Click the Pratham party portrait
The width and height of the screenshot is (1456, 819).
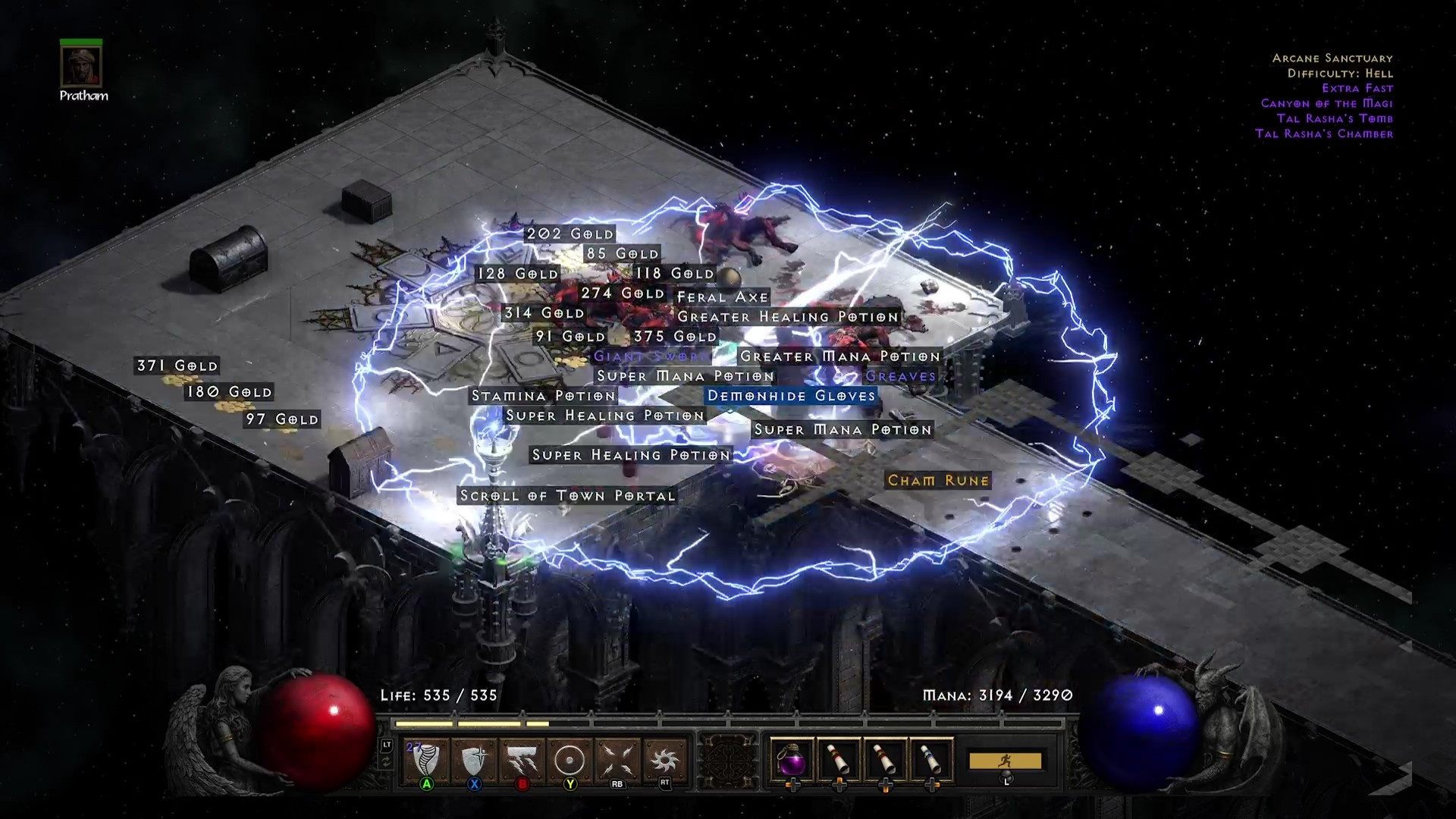pyautogui.click(x=81, y=67)
